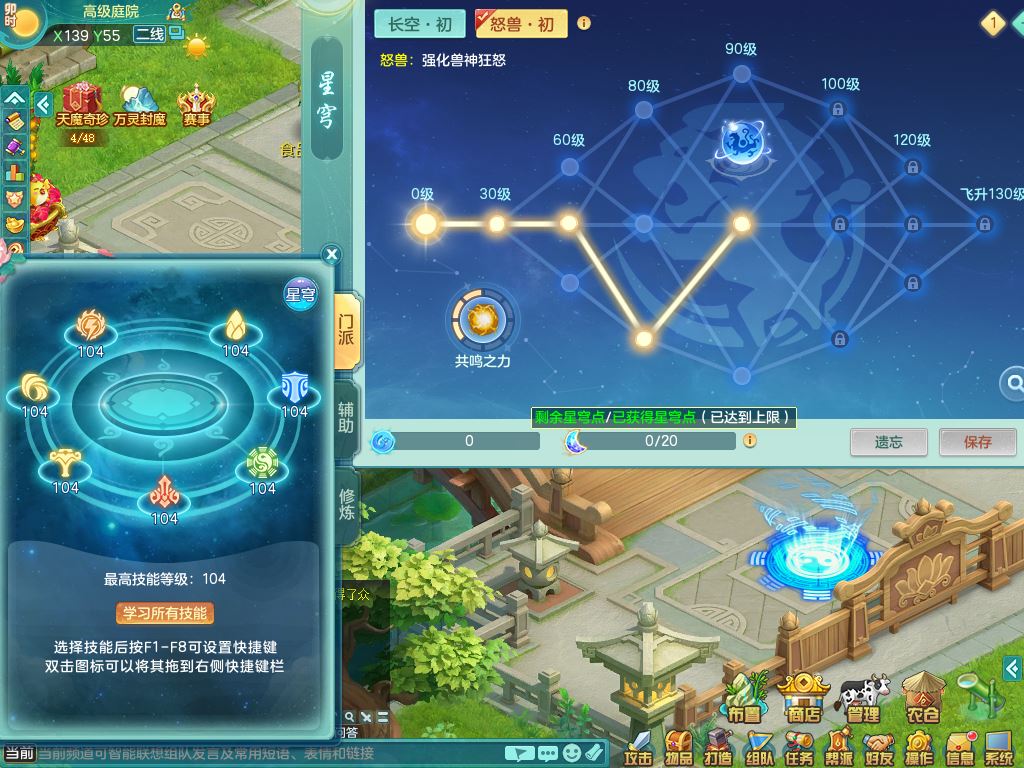This screenshot has width=1024, height=768.
Task: Open the 任务 quest menu
Action: 799,747
